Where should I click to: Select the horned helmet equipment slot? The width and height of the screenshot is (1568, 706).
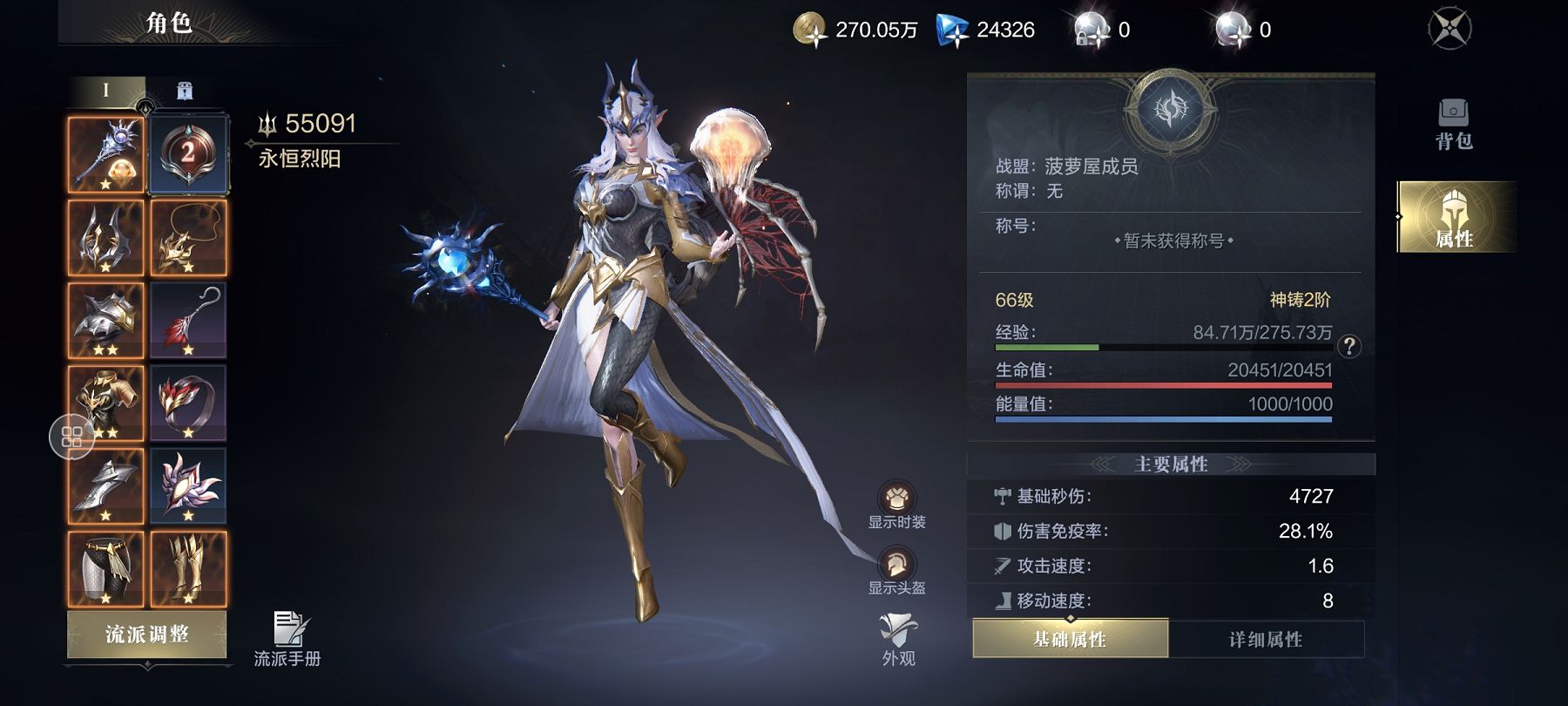click(x=106, y=238)
